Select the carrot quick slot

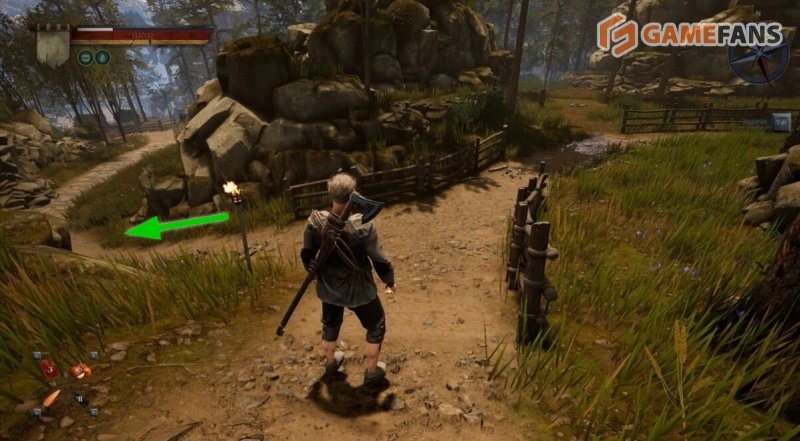tap(51, 398)
